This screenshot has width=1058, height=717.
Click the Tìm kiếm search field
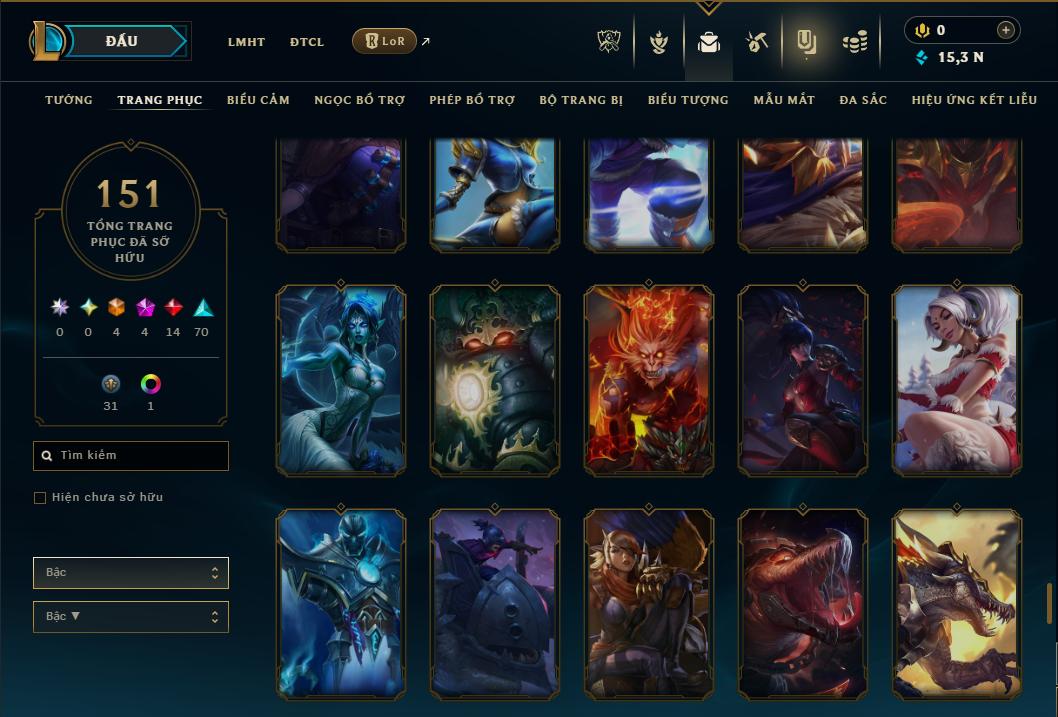point(131,456)
